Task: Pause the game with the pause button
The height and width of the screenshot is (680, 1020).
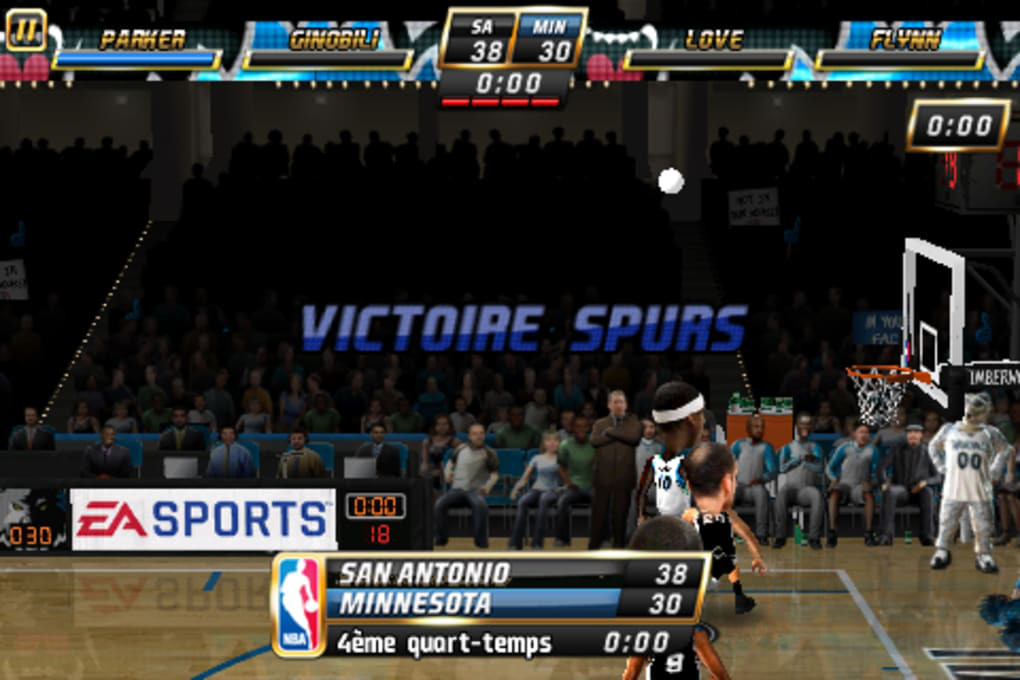Action: click(25, 29)
